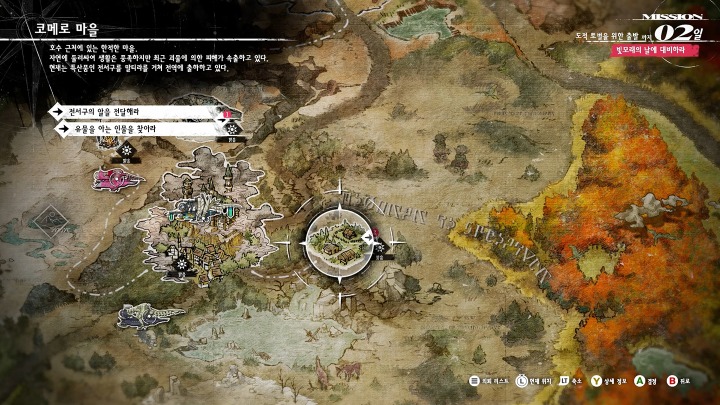This screenshot has width=720, height=405.
Task: Select the '전서구의 말을 전달해라' quest entry
Action: coord(130,110)
